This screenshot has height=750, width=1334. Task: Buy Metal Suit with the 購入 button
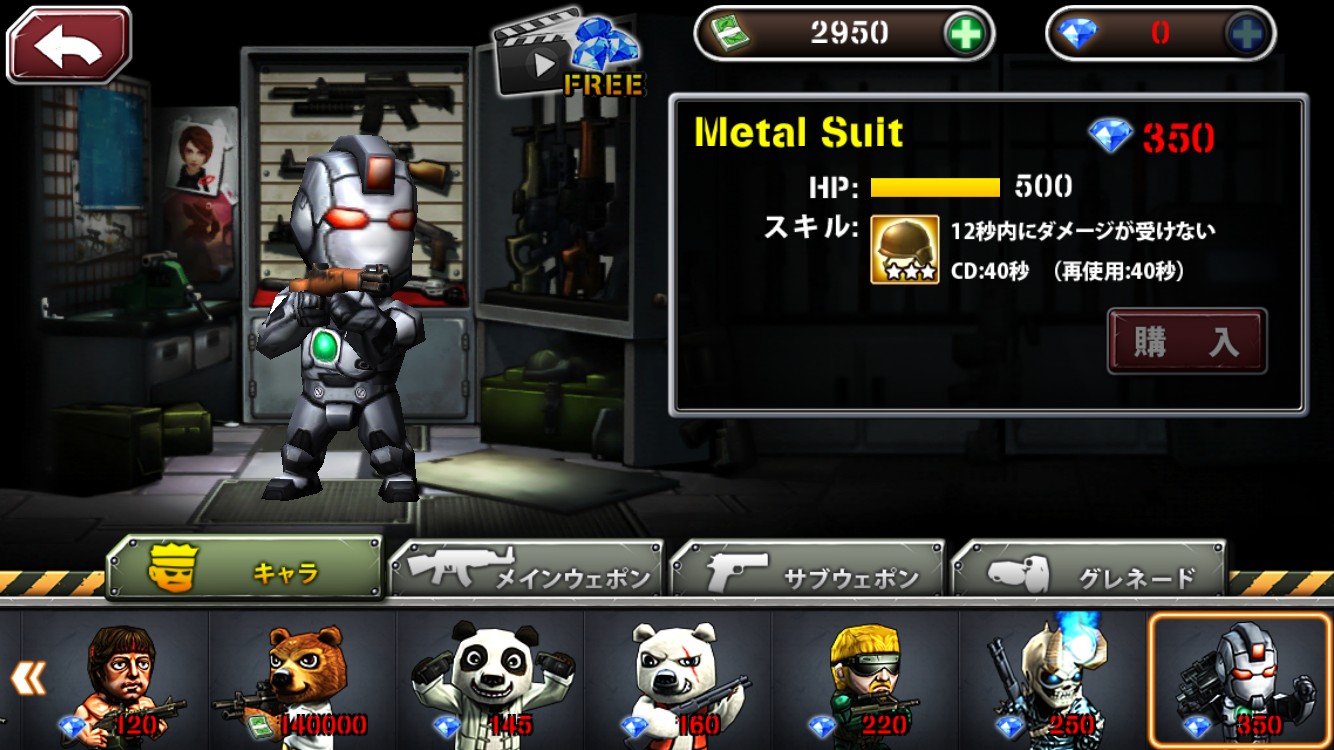[x=1186, y=342]
